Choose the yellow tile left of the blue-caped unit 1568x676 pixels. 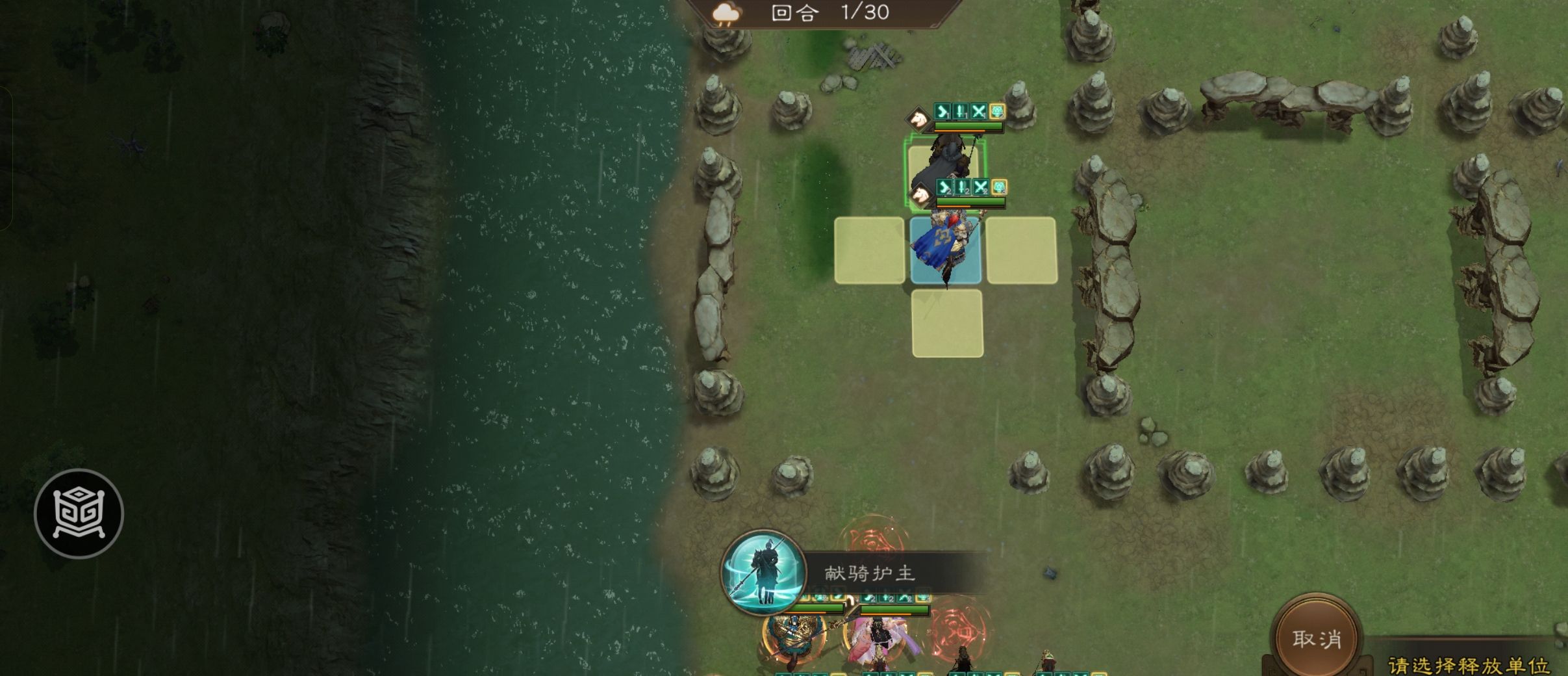pos(869,251)
